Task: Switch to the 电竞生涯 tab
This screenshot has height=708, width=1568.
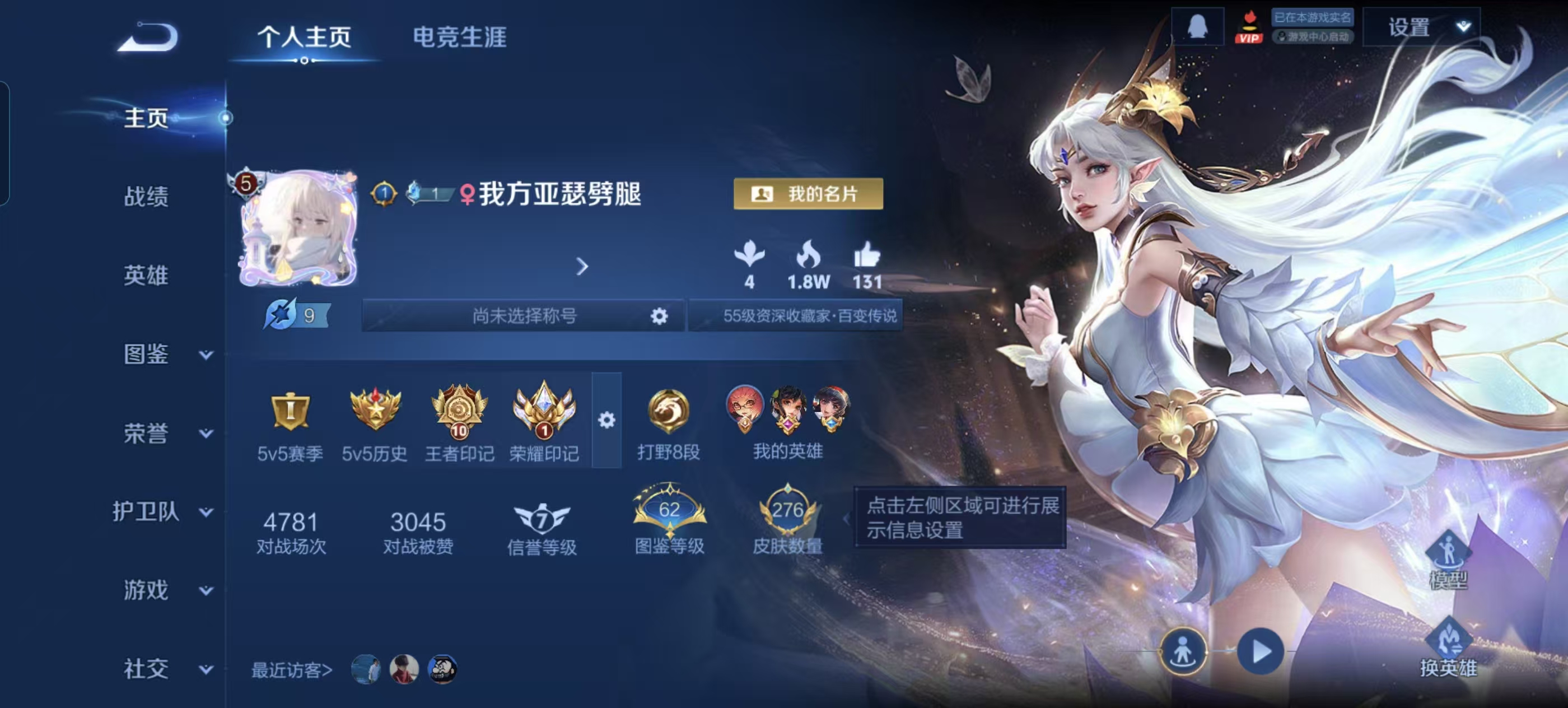Action: 460,37
